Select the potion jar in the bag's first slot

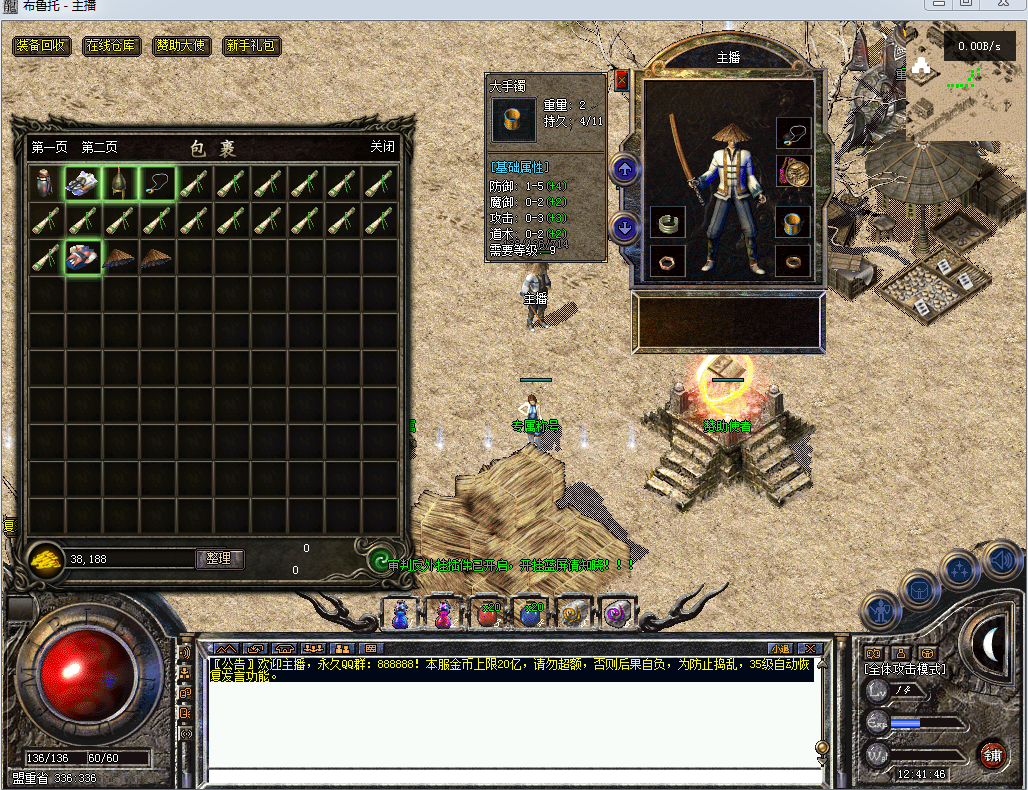click(x=46, y=182)
